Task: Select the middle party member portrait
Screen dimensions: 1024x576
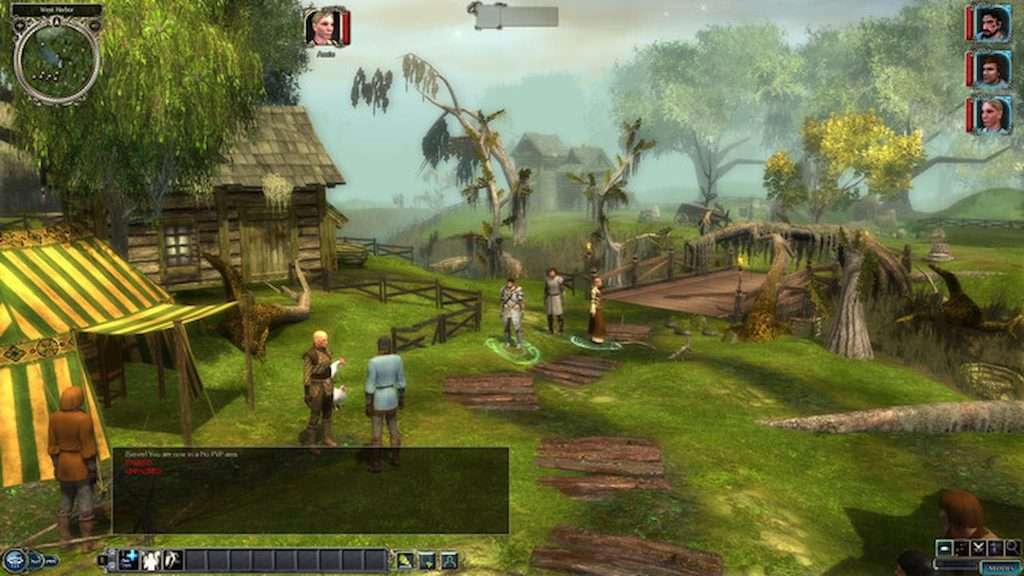Action: pos(990,69)
